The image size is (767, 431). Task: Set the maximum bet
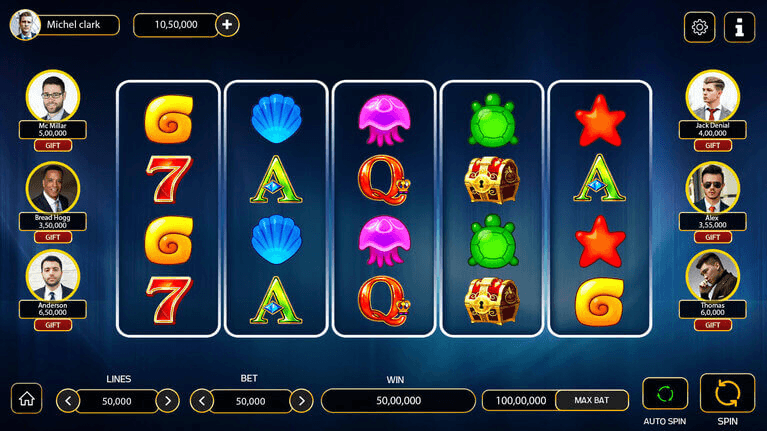pyautogui.click(x=592, y=400)
